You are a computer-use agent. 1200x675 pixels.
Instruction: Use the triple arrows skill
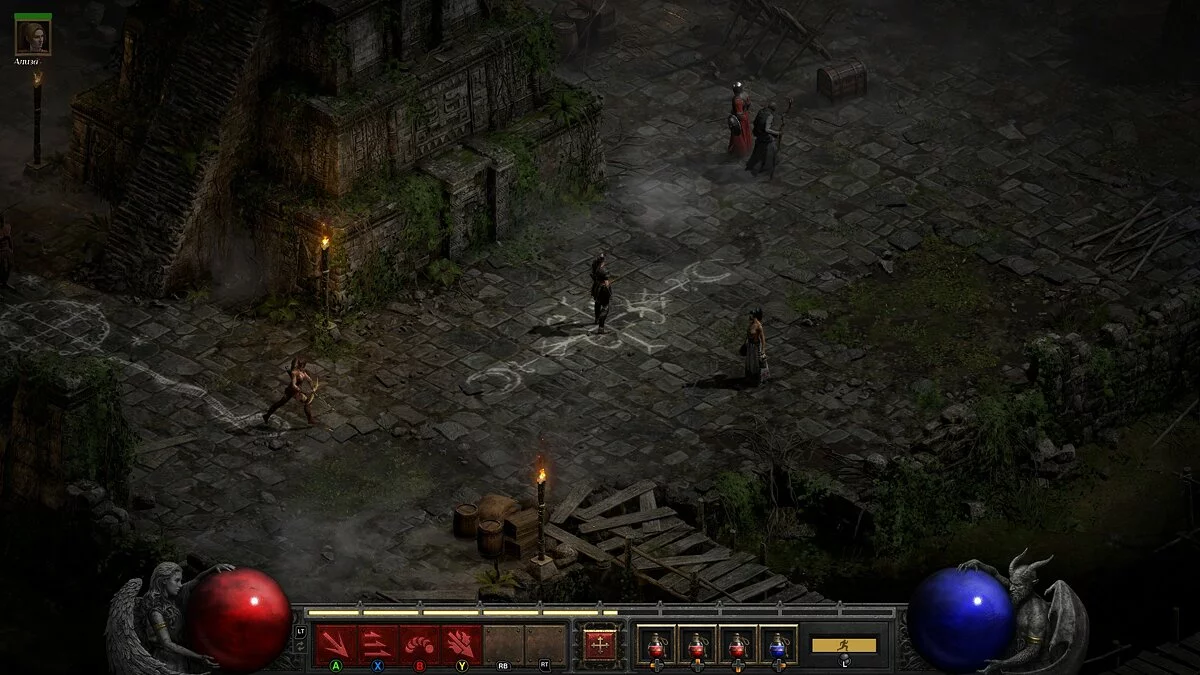(377, 643)
